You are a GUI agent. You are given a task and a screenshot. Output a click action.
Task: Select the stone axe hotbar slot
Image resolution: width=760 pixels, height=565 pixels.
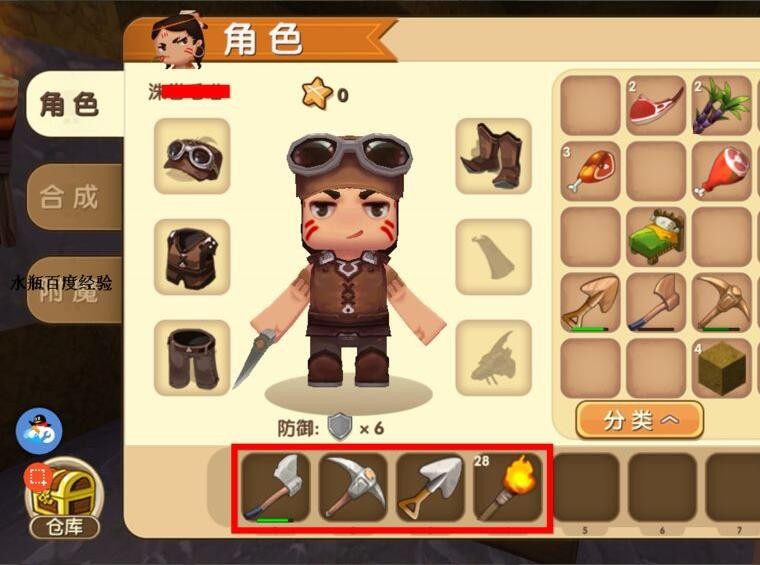tap(275, 487)
